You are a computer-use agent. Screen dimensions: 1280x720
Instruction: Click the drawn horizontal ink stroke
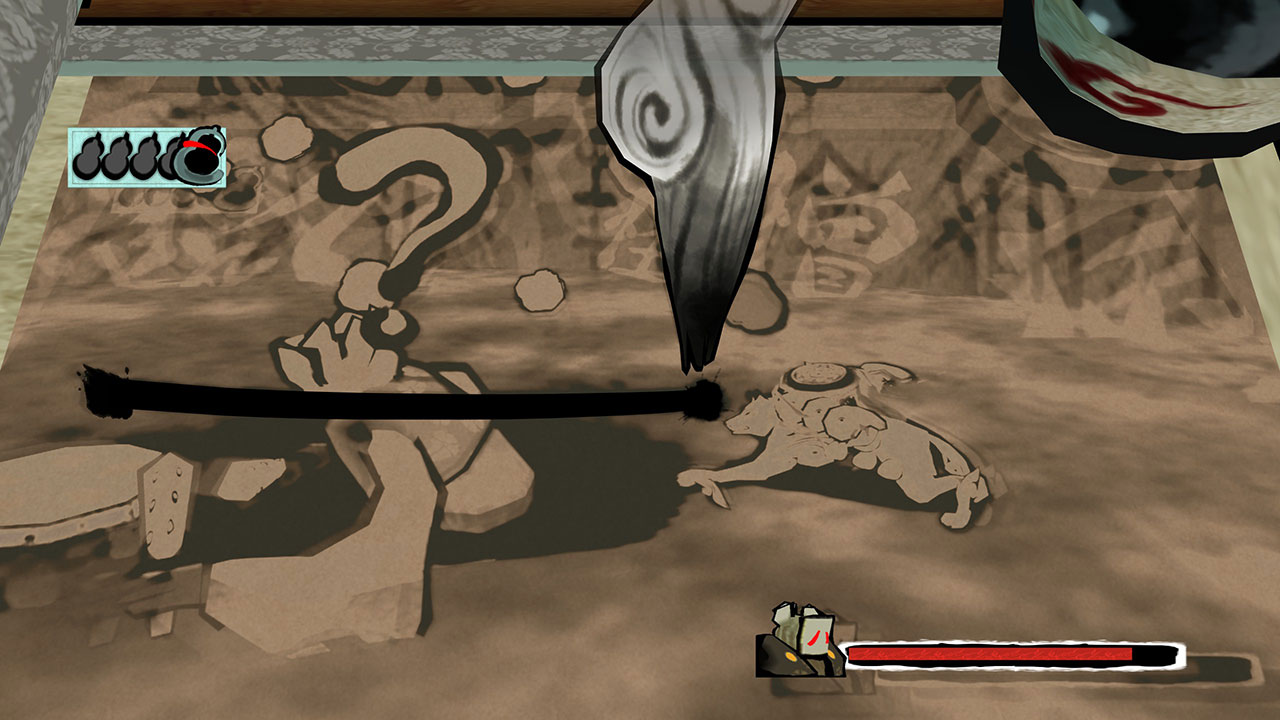(x=400, y=390)
